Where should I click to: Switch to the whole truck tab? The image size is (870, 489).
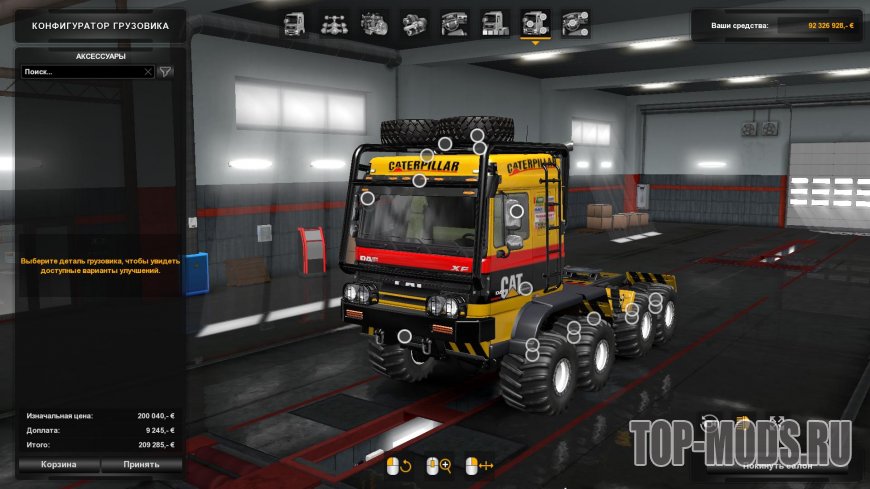(x=294, y=22)
